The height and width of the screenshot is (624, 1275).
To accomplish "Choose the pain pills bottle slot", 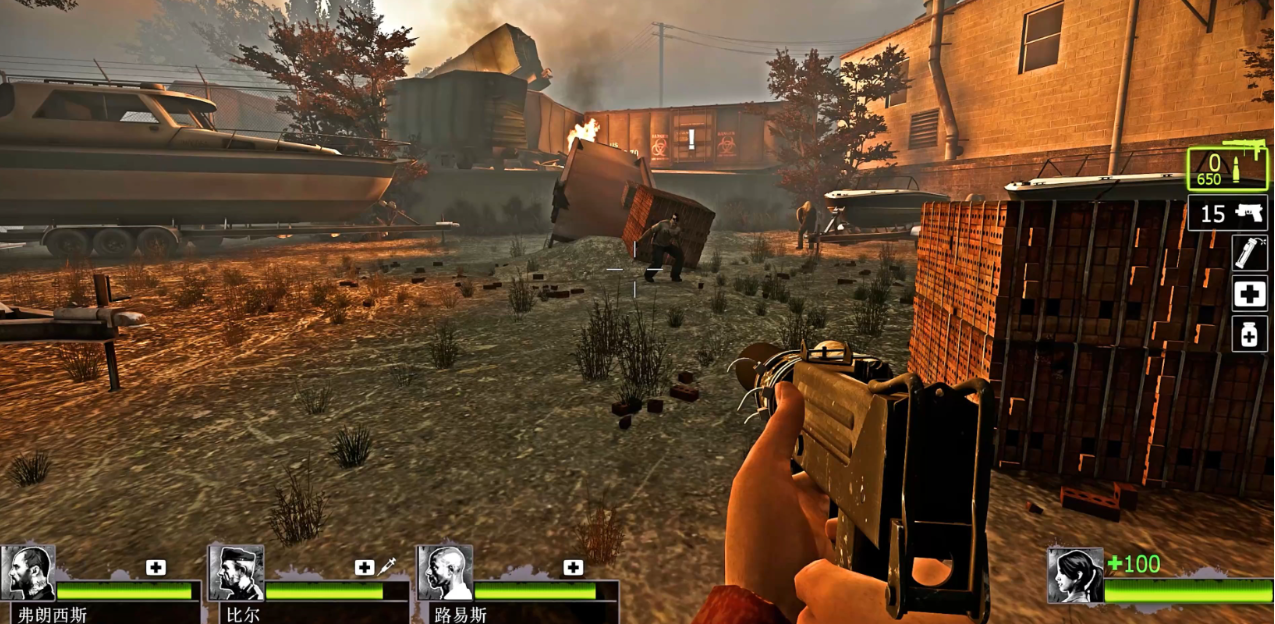I will point(1249,334).
